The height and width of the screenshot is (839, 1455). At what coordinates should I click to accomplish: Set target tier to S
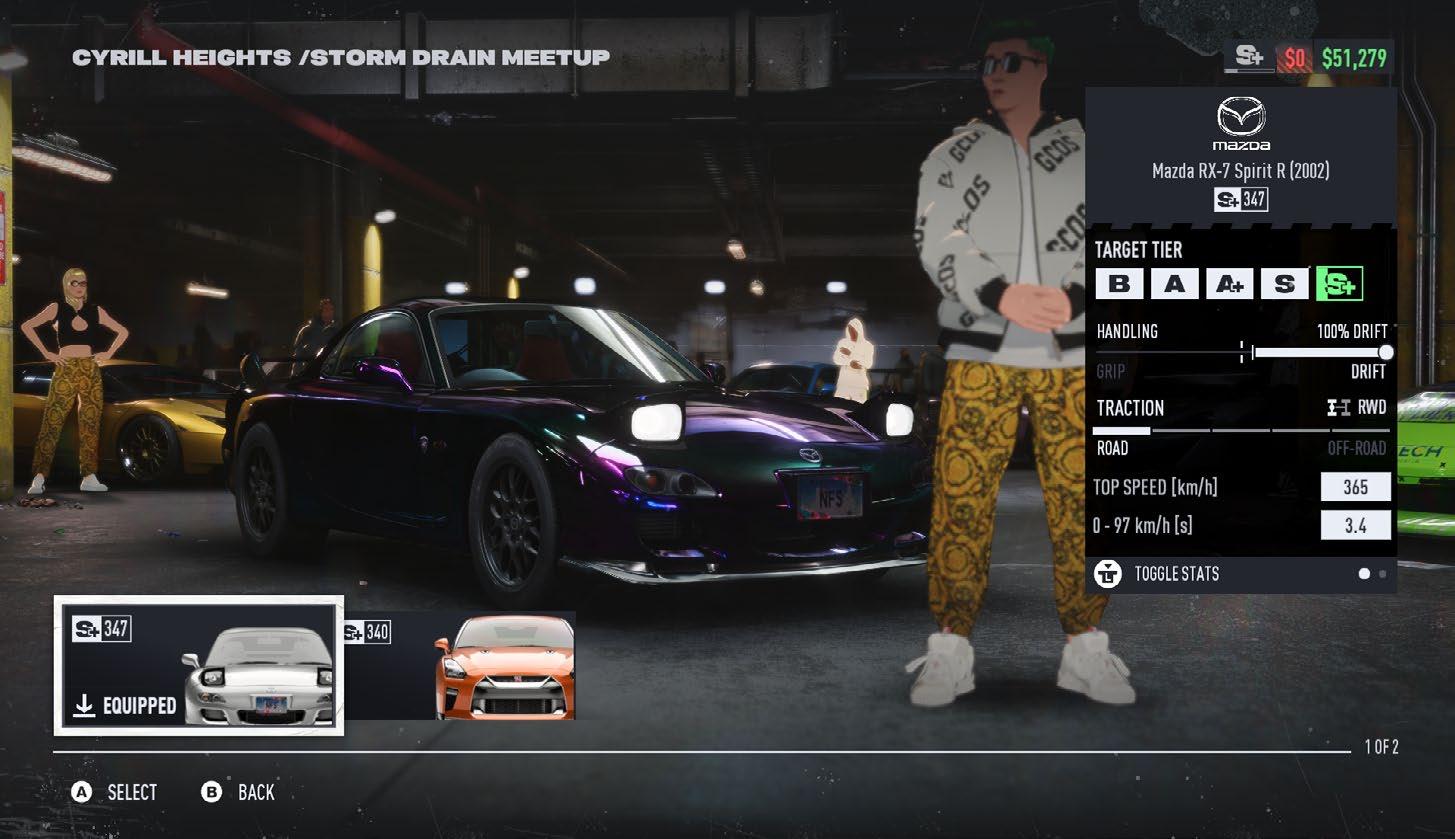pyautogui.click(x=1284, y=284)
